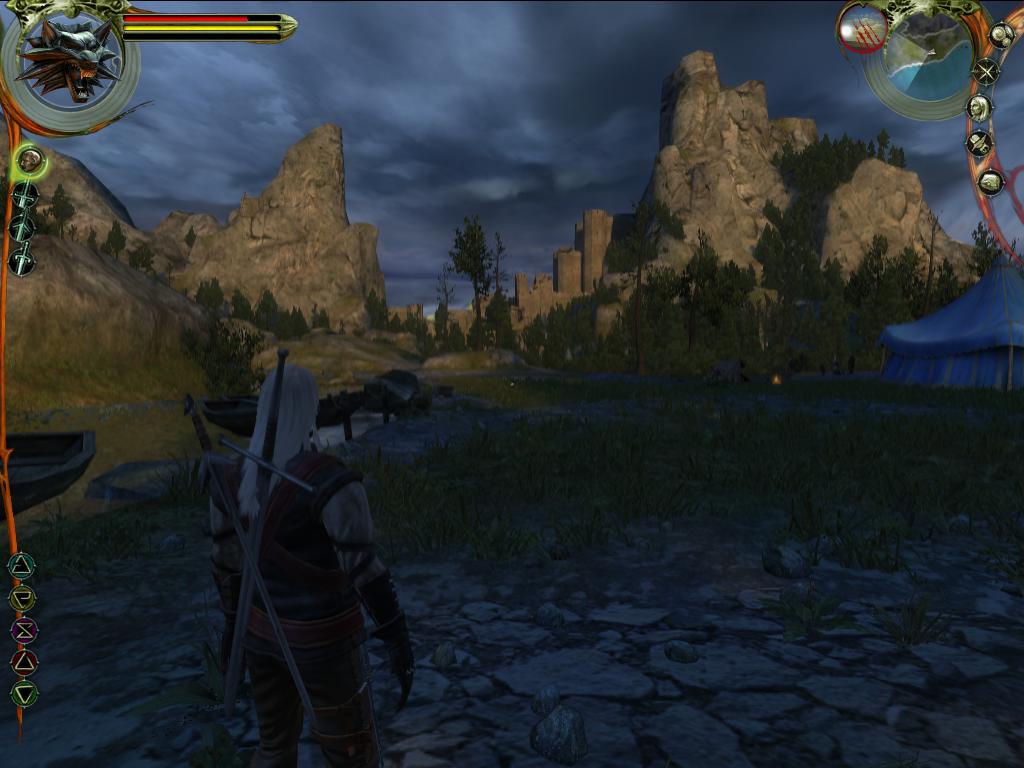Open the hat and quill icon
1024x768 pixels.
[x=979, y=144]
